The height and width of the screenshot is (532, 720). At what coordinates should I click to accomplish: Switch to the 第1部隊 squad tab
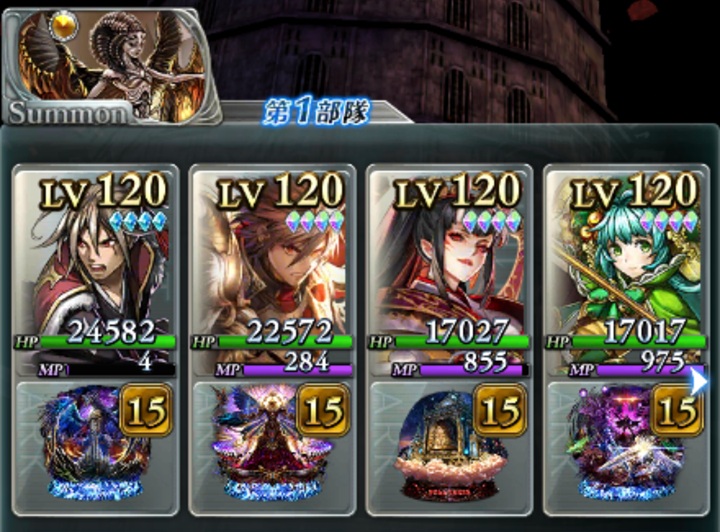pos(316,111)
